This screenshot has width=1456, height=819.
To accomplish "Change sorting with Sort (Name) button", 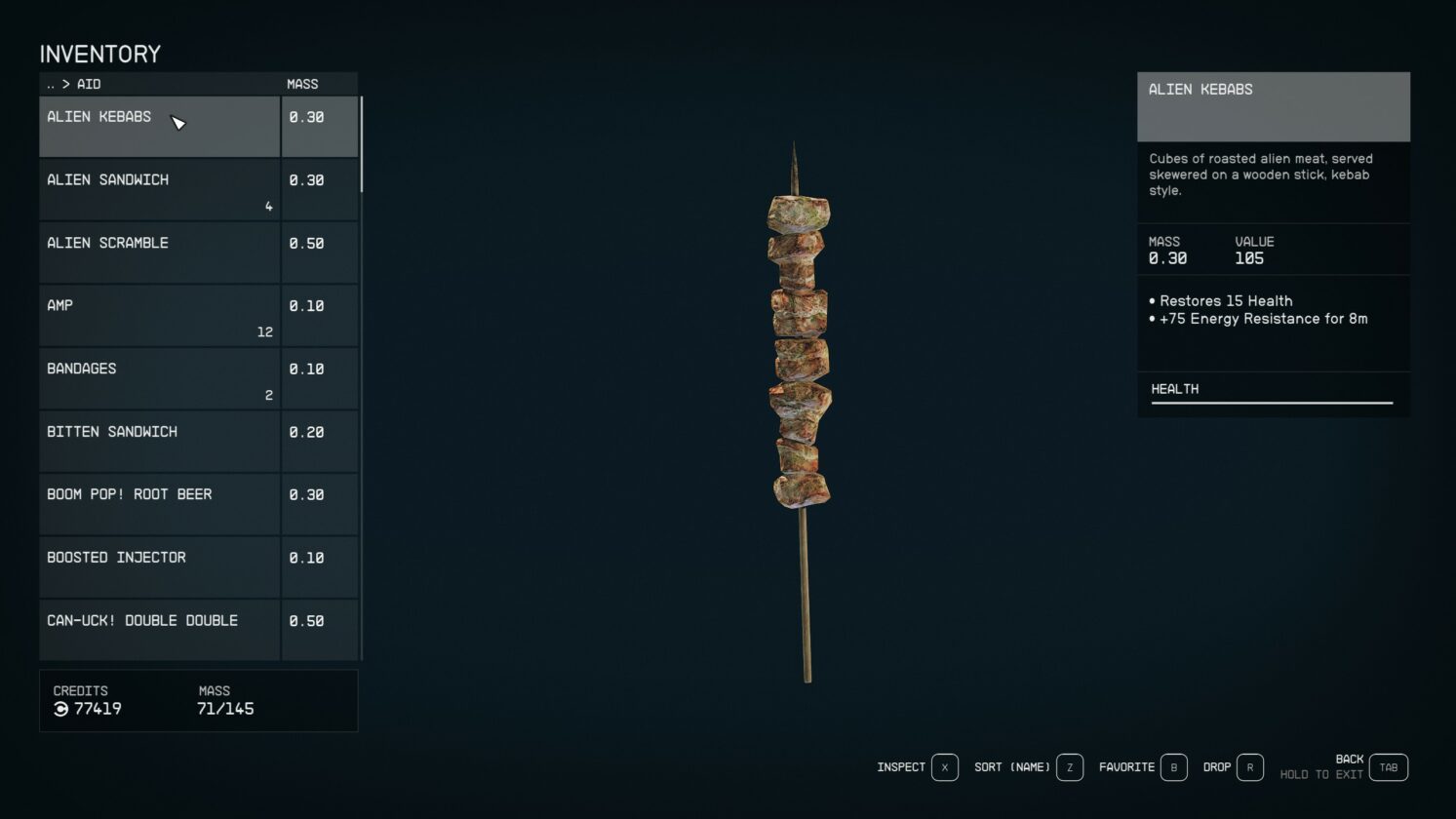I will pyautogui.click(x=1069, y=767).
